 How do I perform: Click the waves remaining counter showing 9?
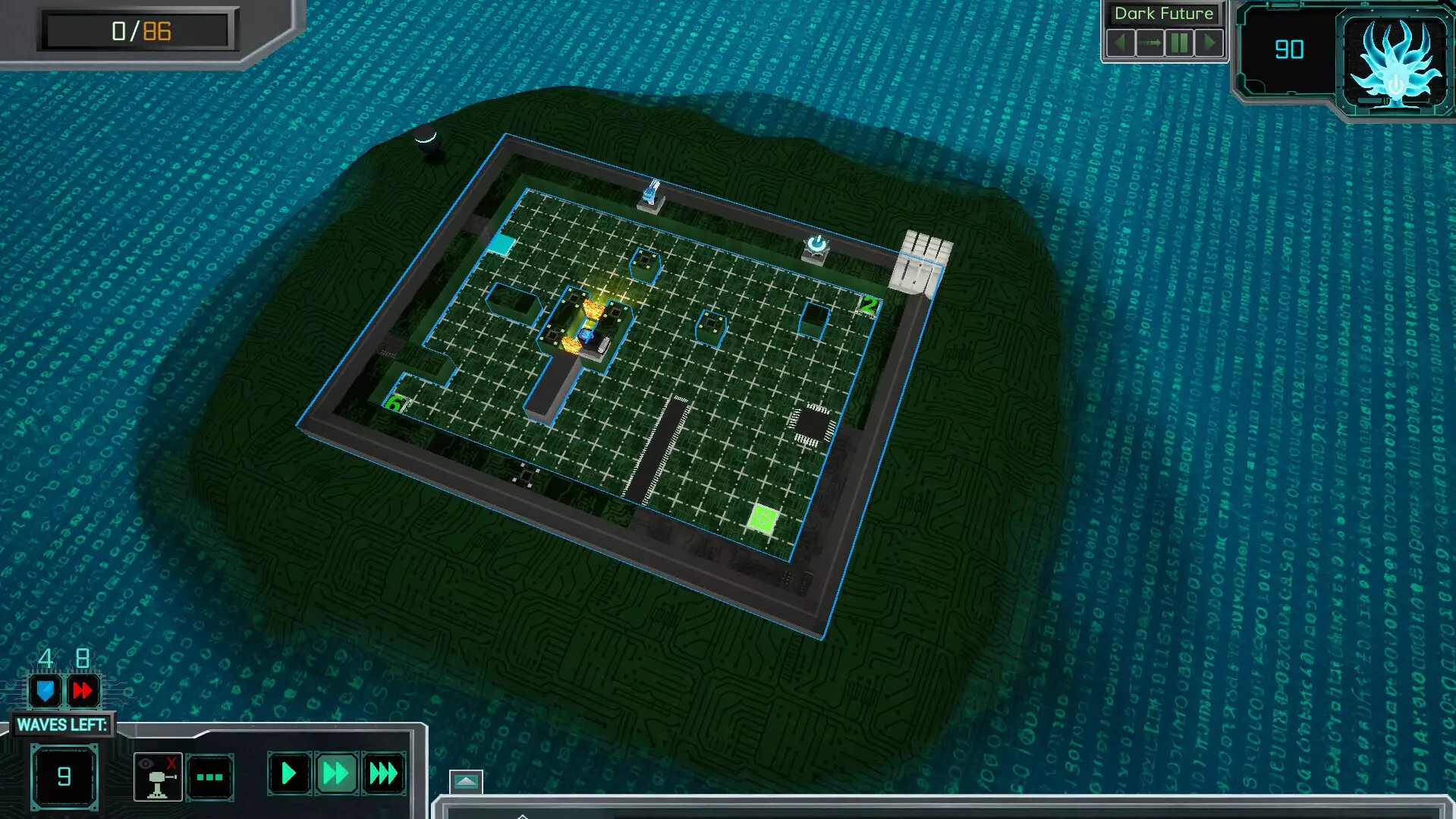point(64,776)
